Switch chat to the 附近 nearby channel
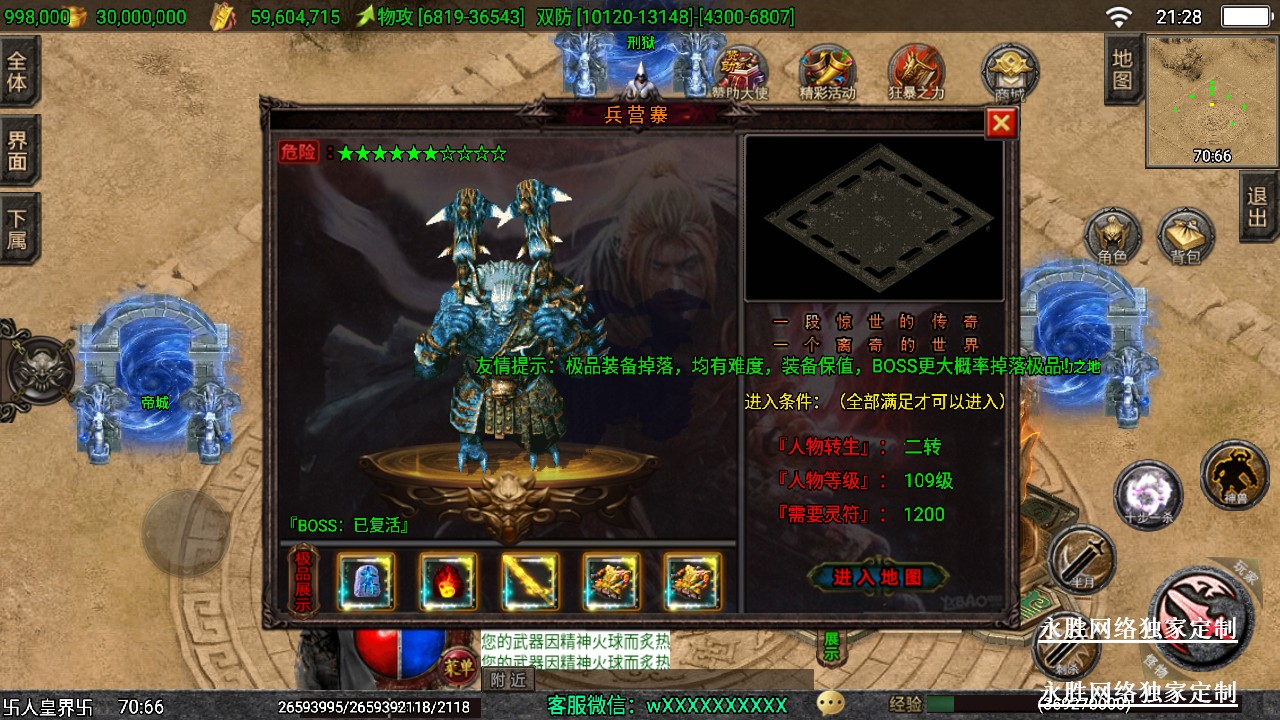The width and height of the screenshot is (1280, 720). (508, 680)
